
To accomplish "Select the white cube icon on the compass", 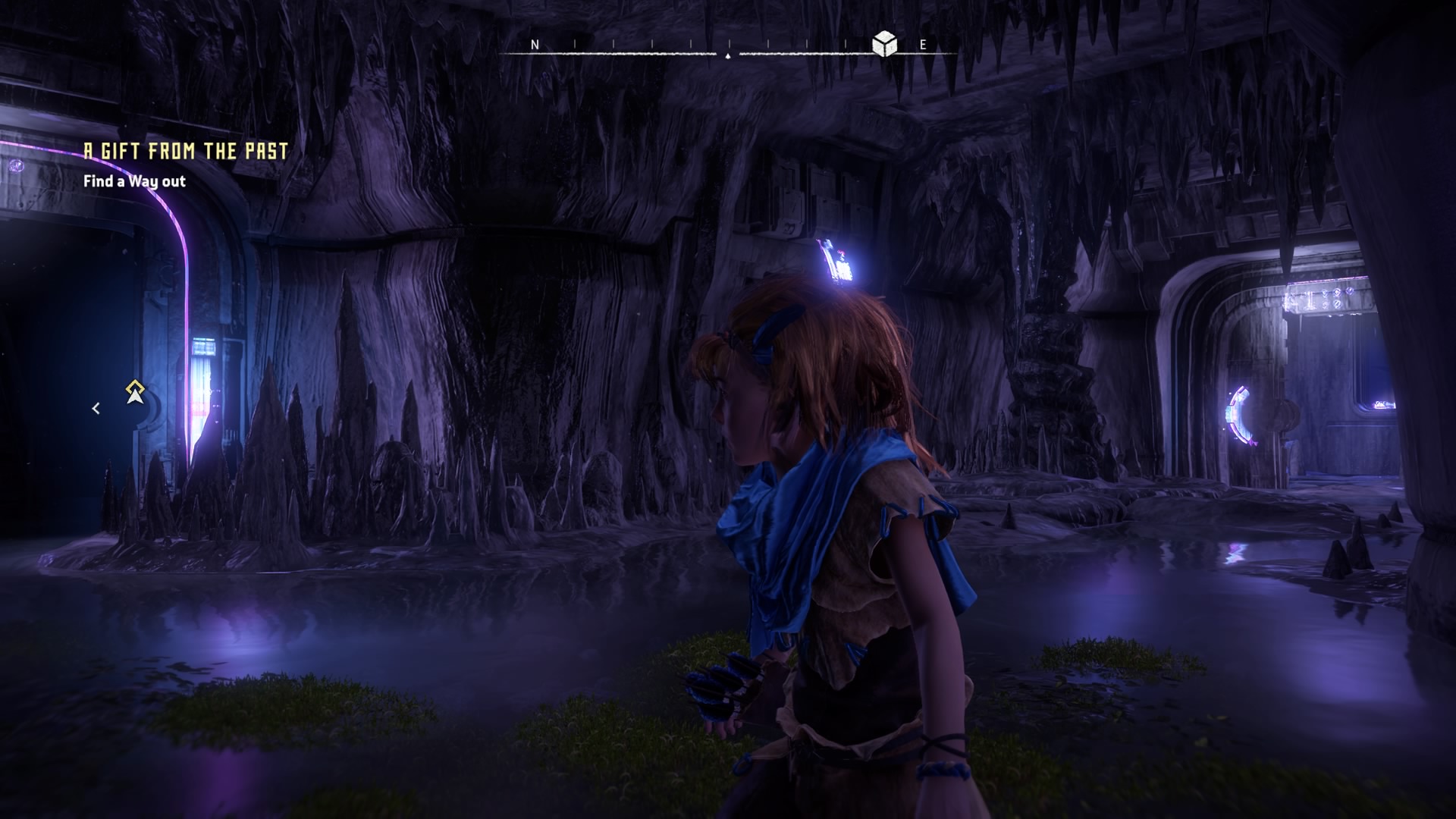I will click(884, 45).
